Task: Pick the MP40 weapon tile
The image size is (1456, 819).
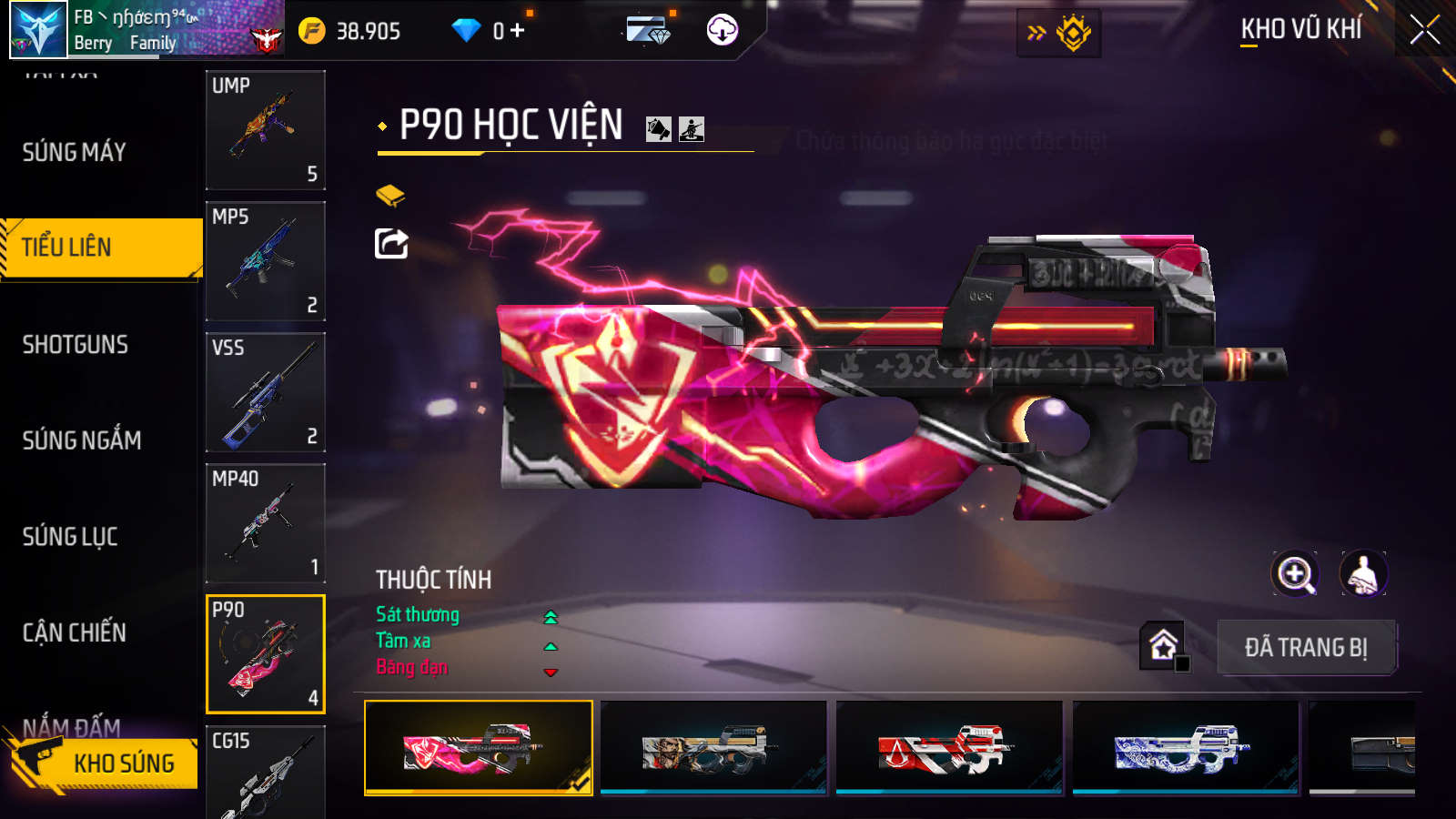Action: [266, 523]
